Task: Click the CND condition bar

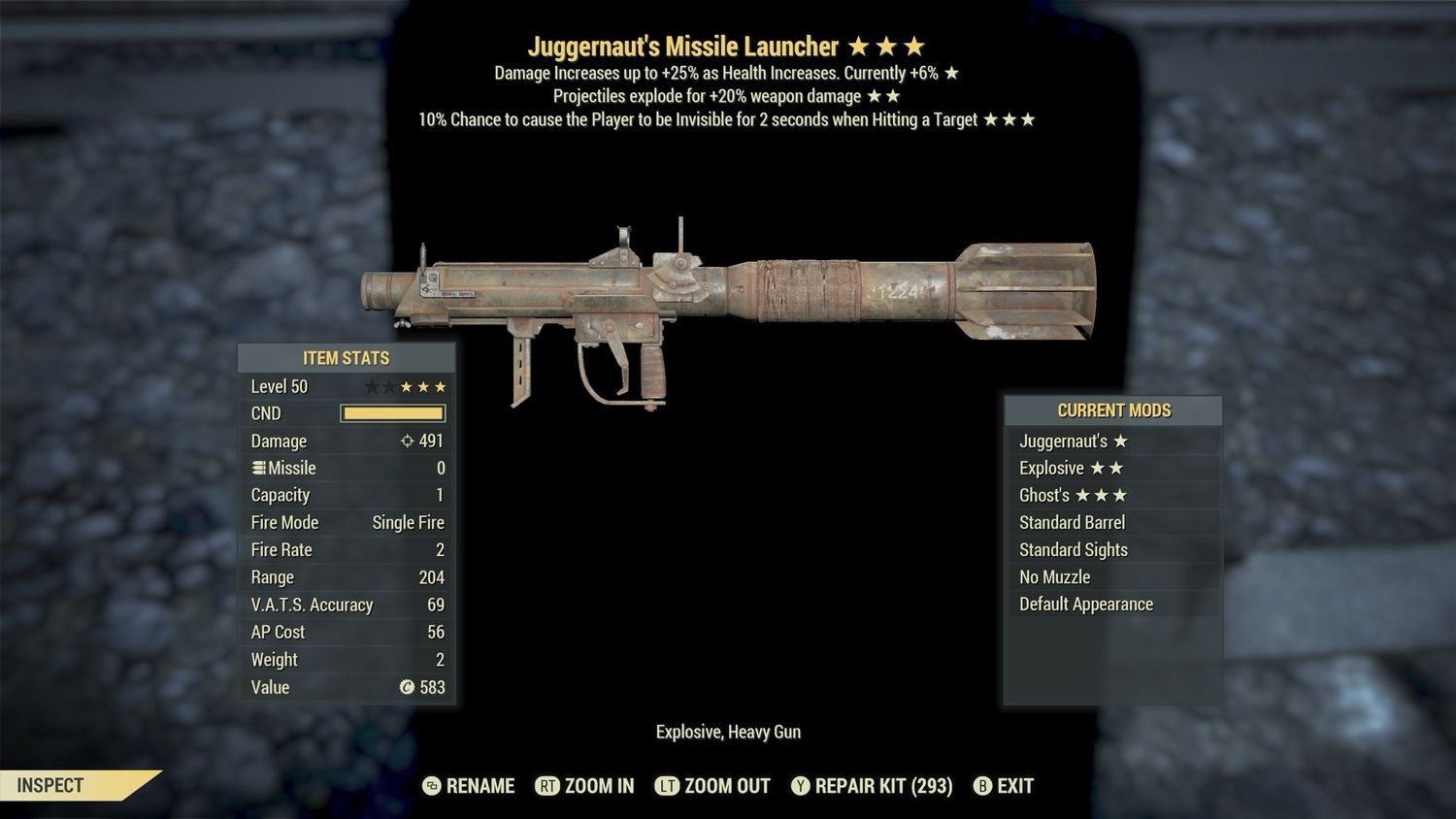Action: pos(392,413)
